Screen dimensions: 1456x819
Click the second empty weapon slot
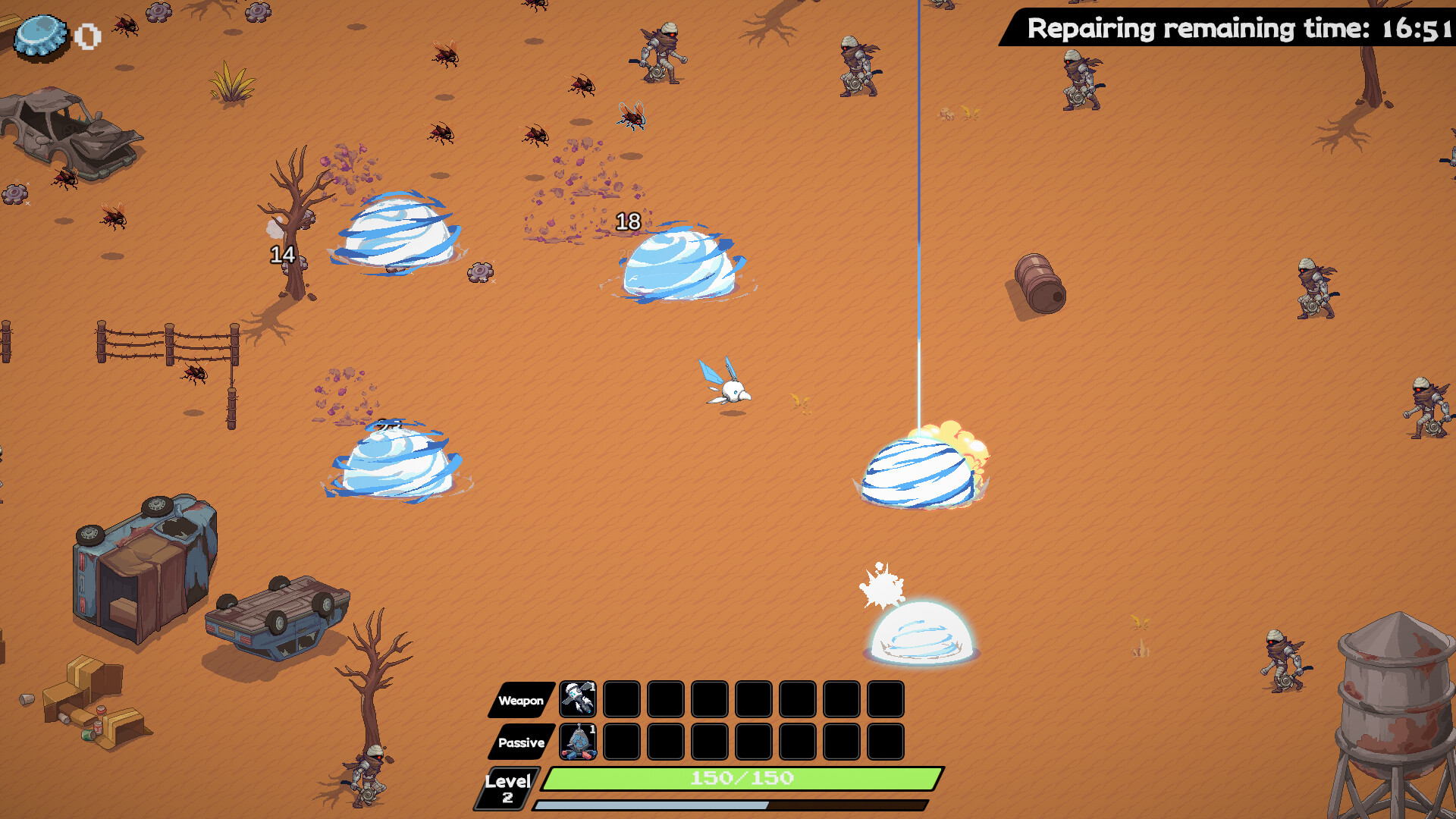tap(664, 699)
